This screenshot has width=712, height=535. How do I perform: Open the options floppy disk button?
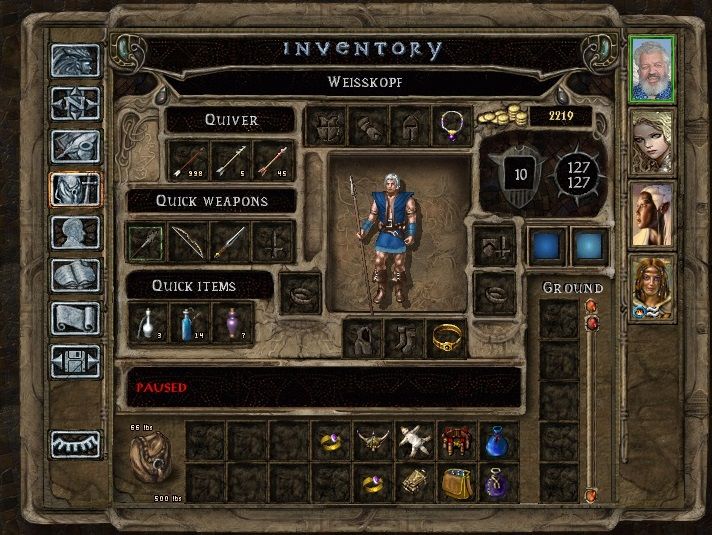77,360
